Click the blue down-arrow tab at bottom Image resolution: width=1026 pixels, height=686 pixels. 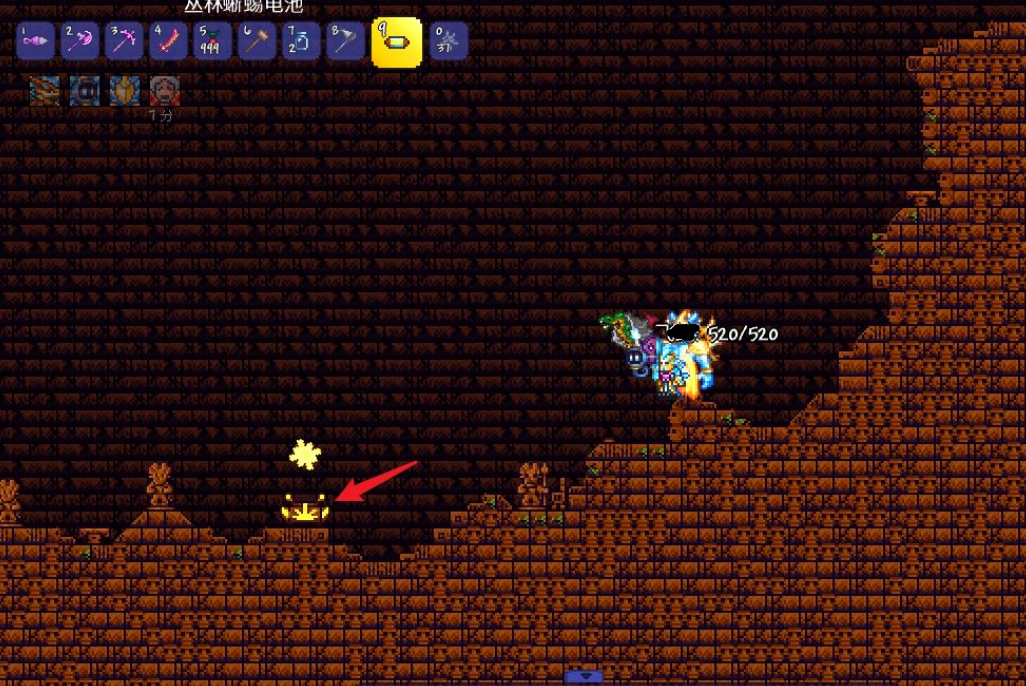click(584, 677)
